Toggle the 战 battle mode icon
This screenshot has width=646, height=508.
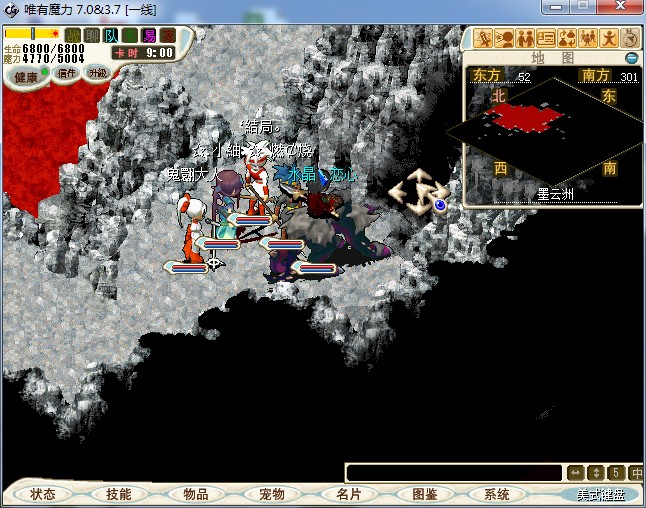pos(73,35)
